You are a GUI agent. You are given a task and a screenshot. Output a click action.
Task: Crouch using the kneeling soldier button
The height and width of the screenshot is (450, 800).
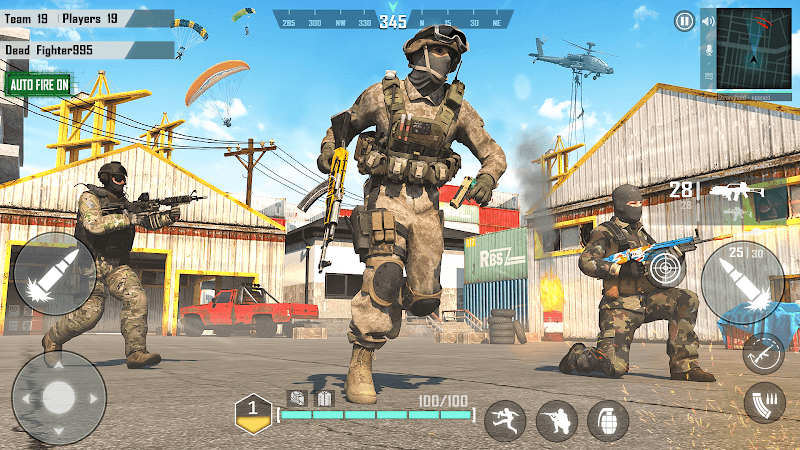coord(556,420)
